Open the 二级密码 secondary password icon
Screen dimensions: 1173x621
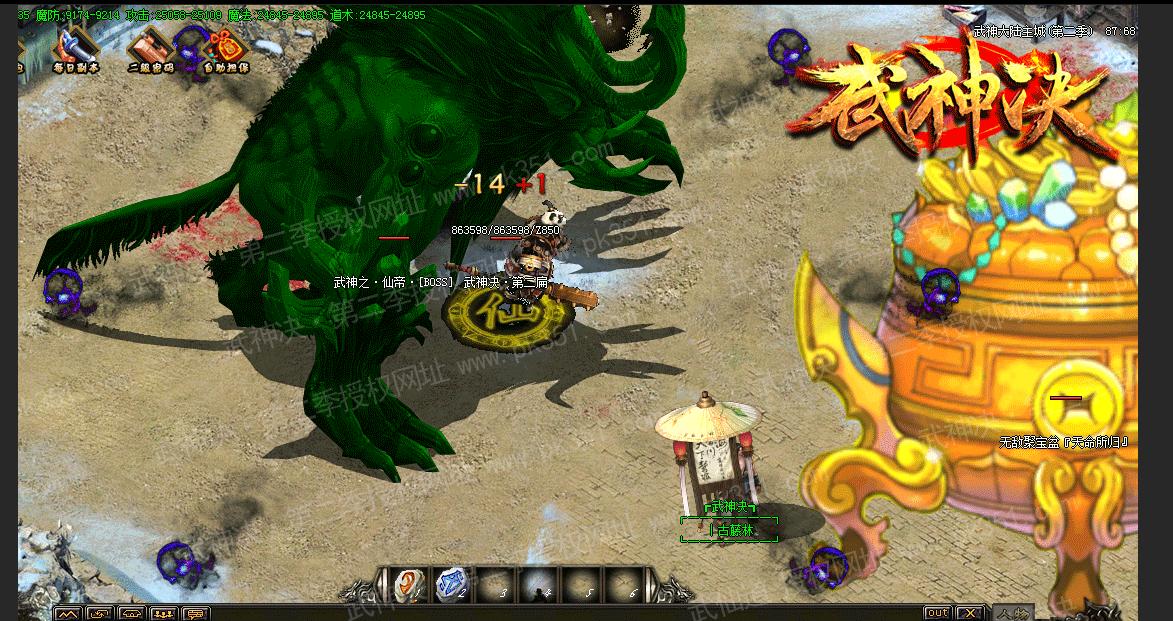(x=151, y=45)
